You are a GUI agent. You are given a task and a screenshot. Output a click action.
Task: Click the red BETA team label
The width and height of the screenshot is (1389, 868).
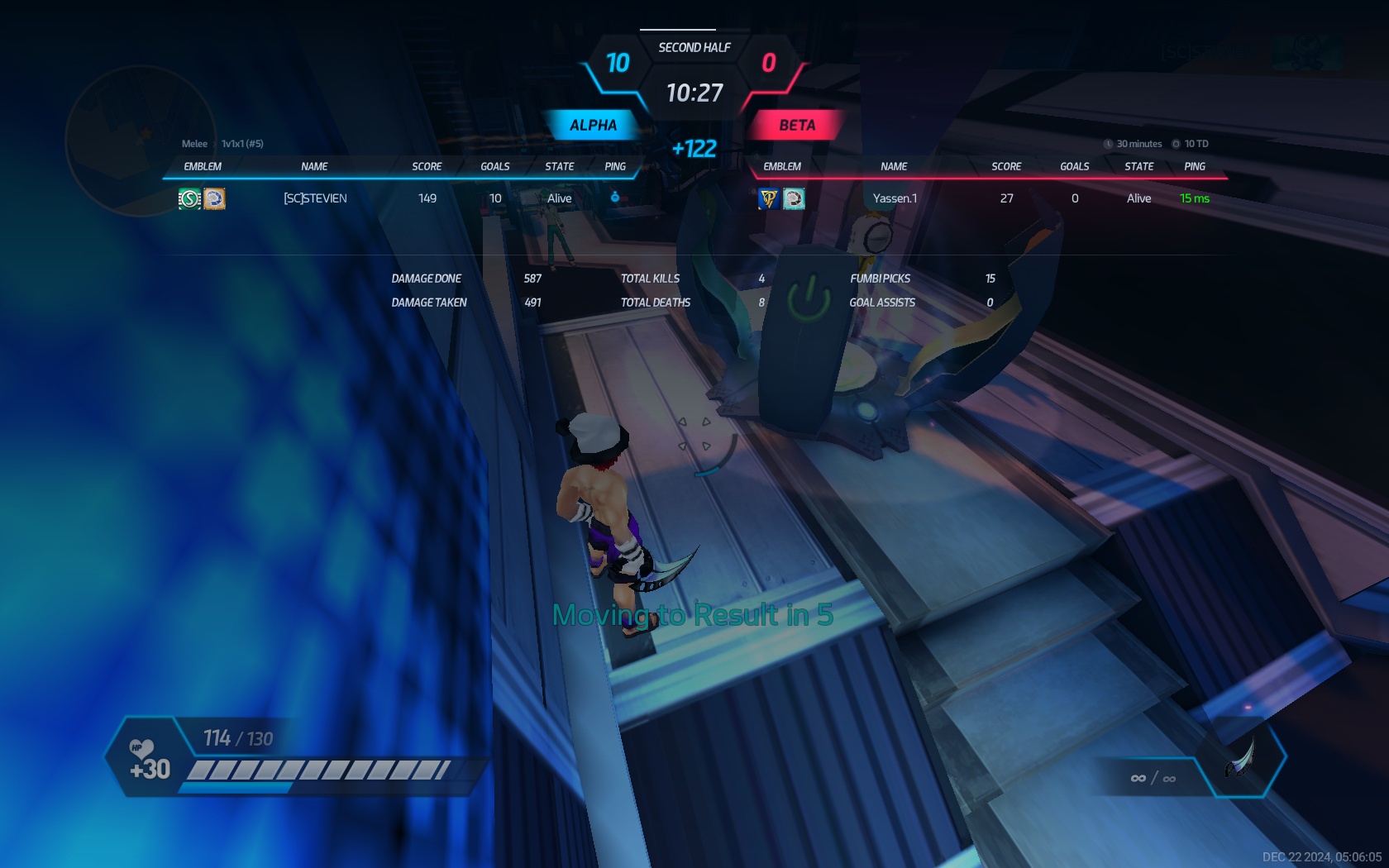pos(796,125)
